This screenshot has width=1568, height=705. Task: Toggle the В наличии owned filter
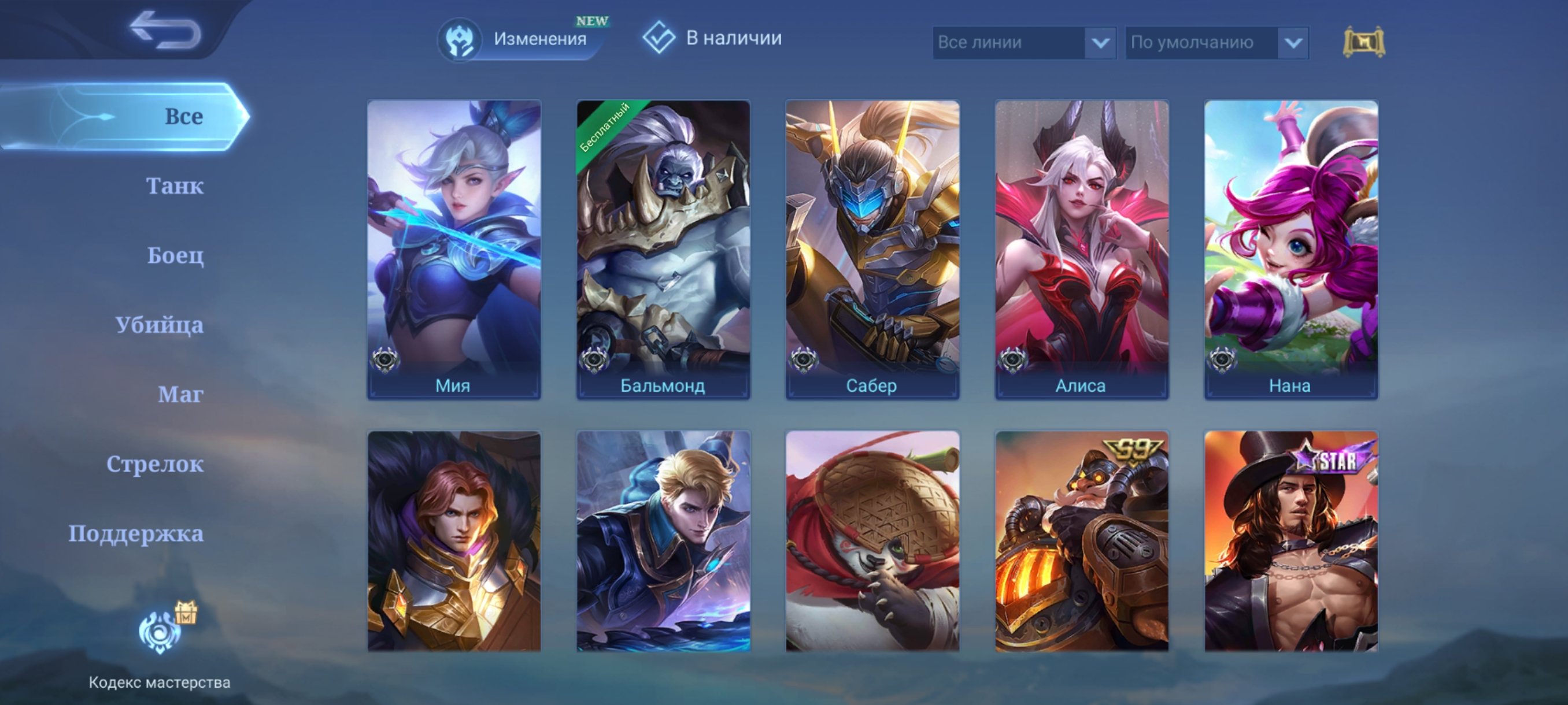[713, 38]
